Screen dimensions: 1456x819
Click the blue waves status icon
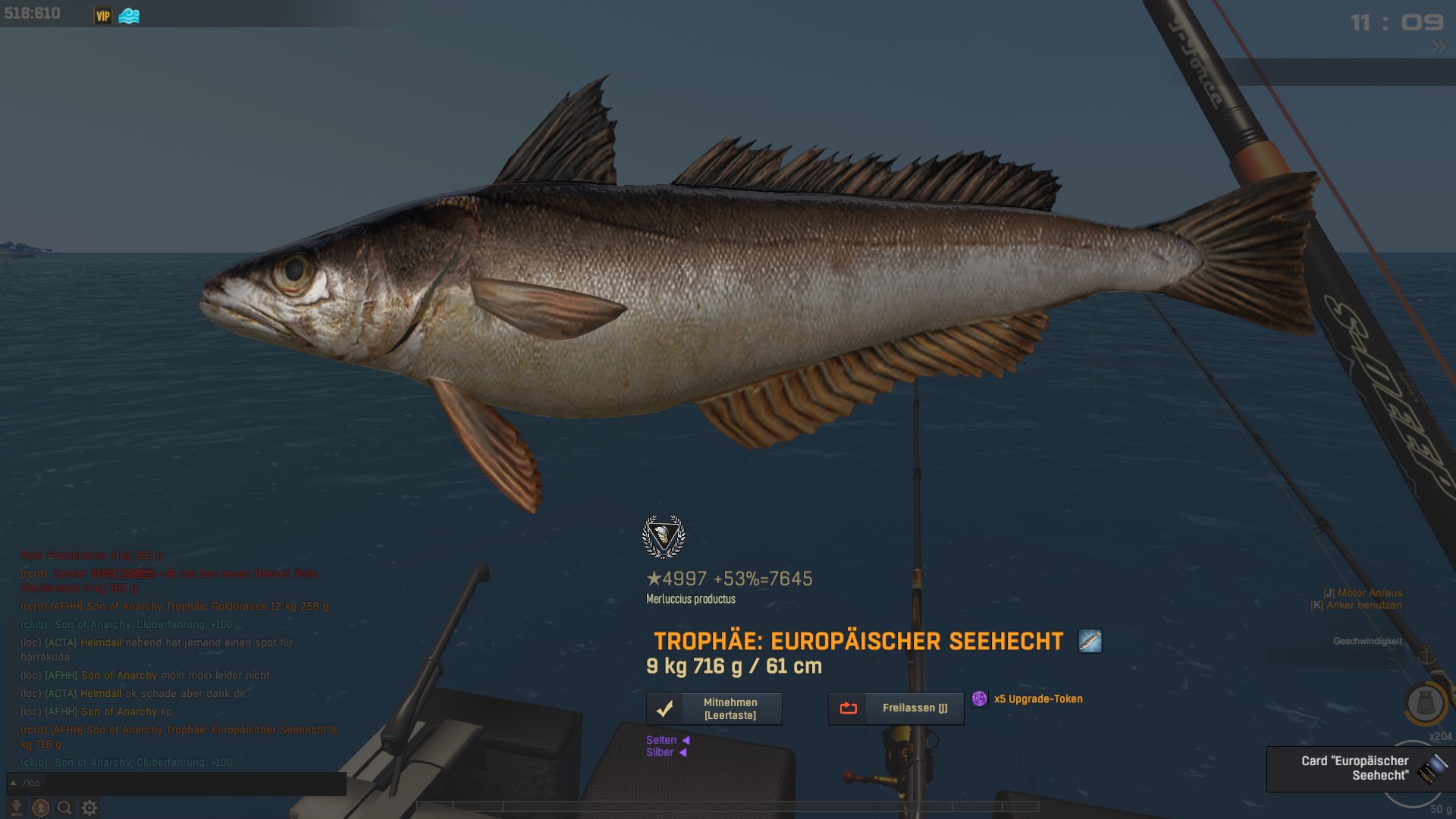point(129,16)
